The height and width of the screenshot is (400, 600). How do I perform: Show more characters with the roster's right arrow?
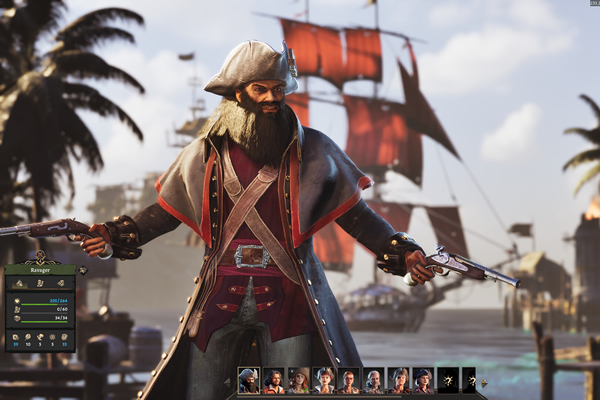[x=484, y=382]
